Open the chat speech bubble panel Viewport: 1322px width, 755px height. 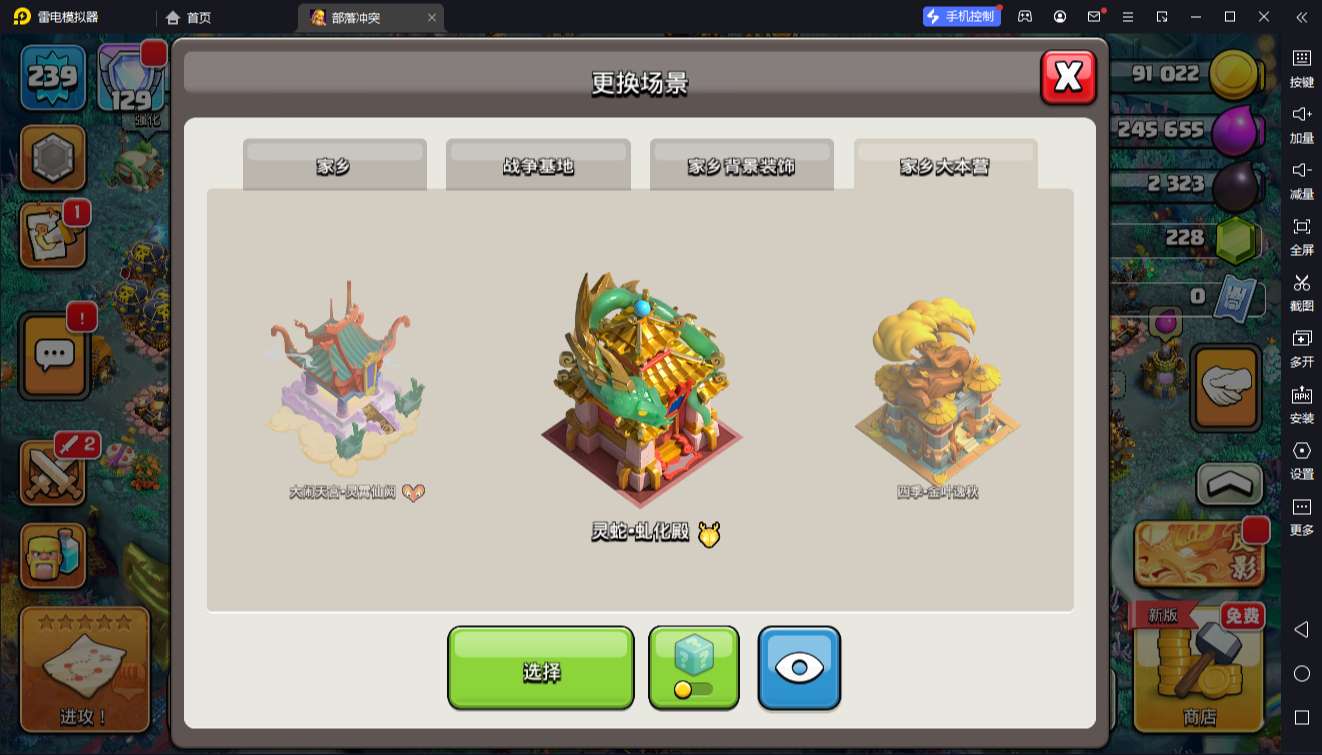[x=54, y=355]
